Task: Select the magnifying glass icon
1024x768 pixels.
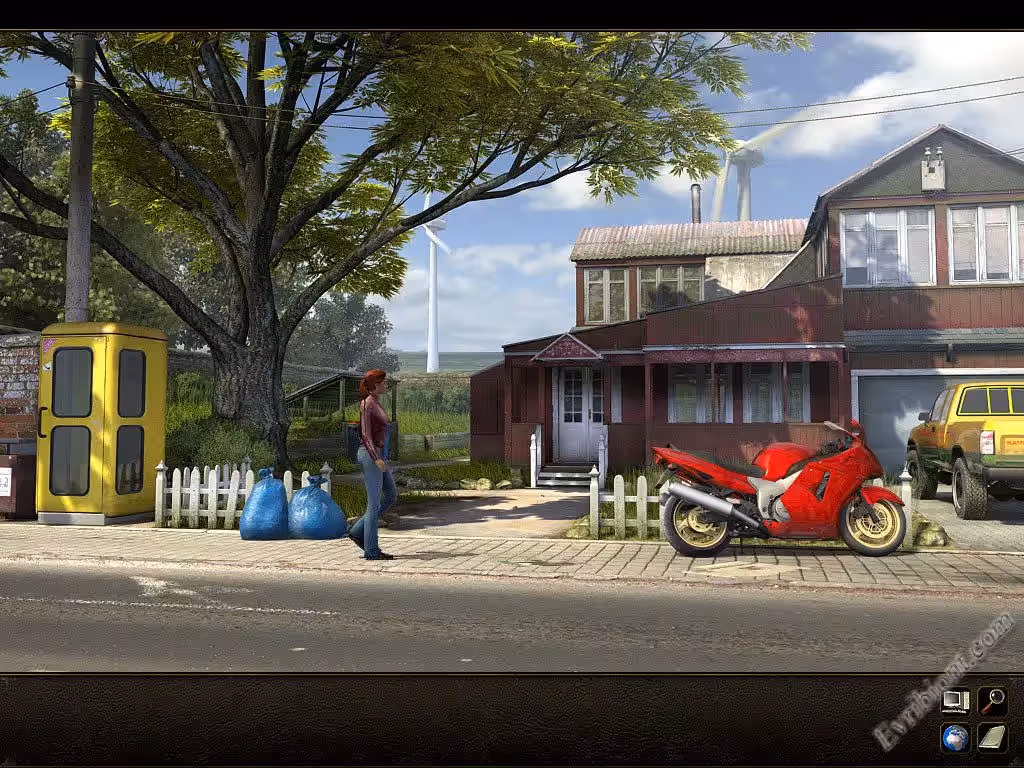Action: pos(992,701)
